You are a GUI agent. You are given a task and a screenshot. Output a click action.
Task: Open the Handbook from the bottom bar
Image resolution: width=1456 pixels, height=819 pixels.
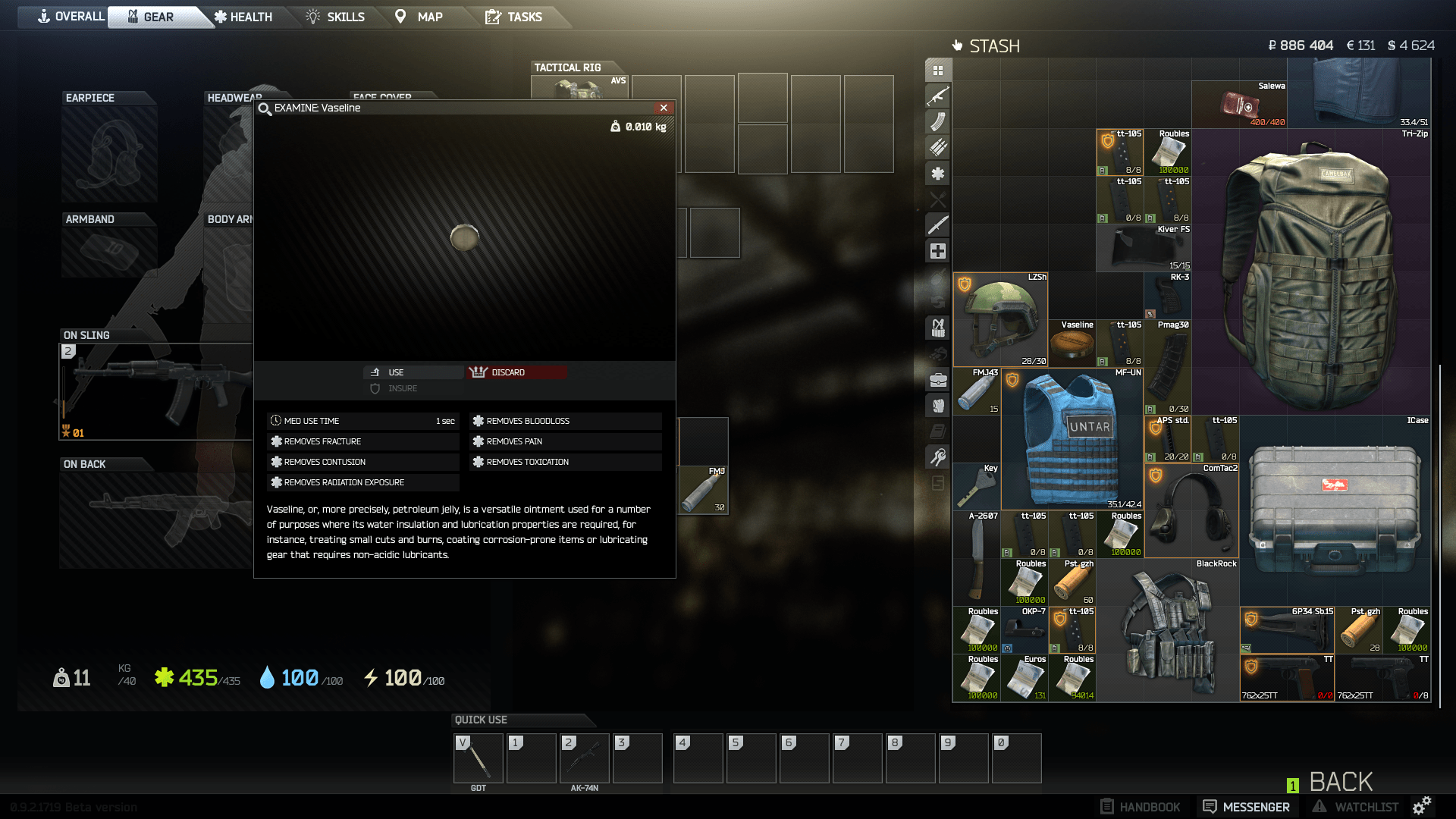(1139, 806)
